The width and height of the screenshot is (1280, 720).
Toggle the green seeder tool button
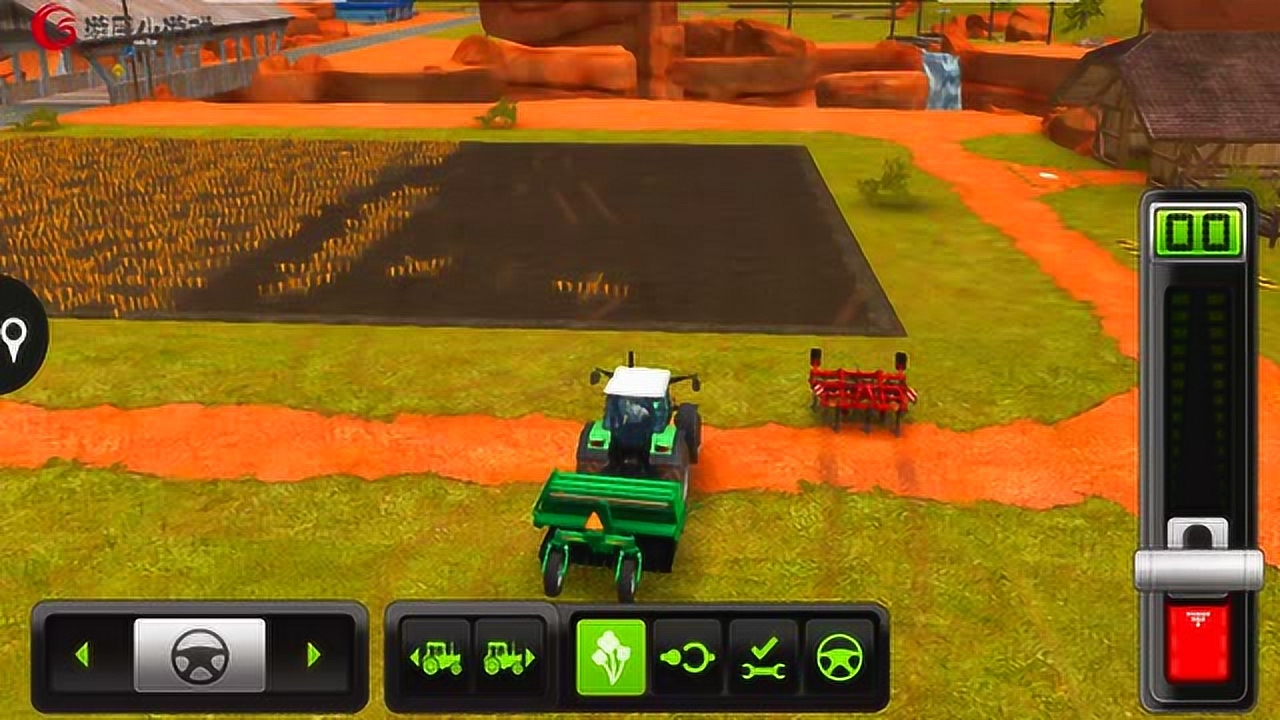tap(612, 657)
